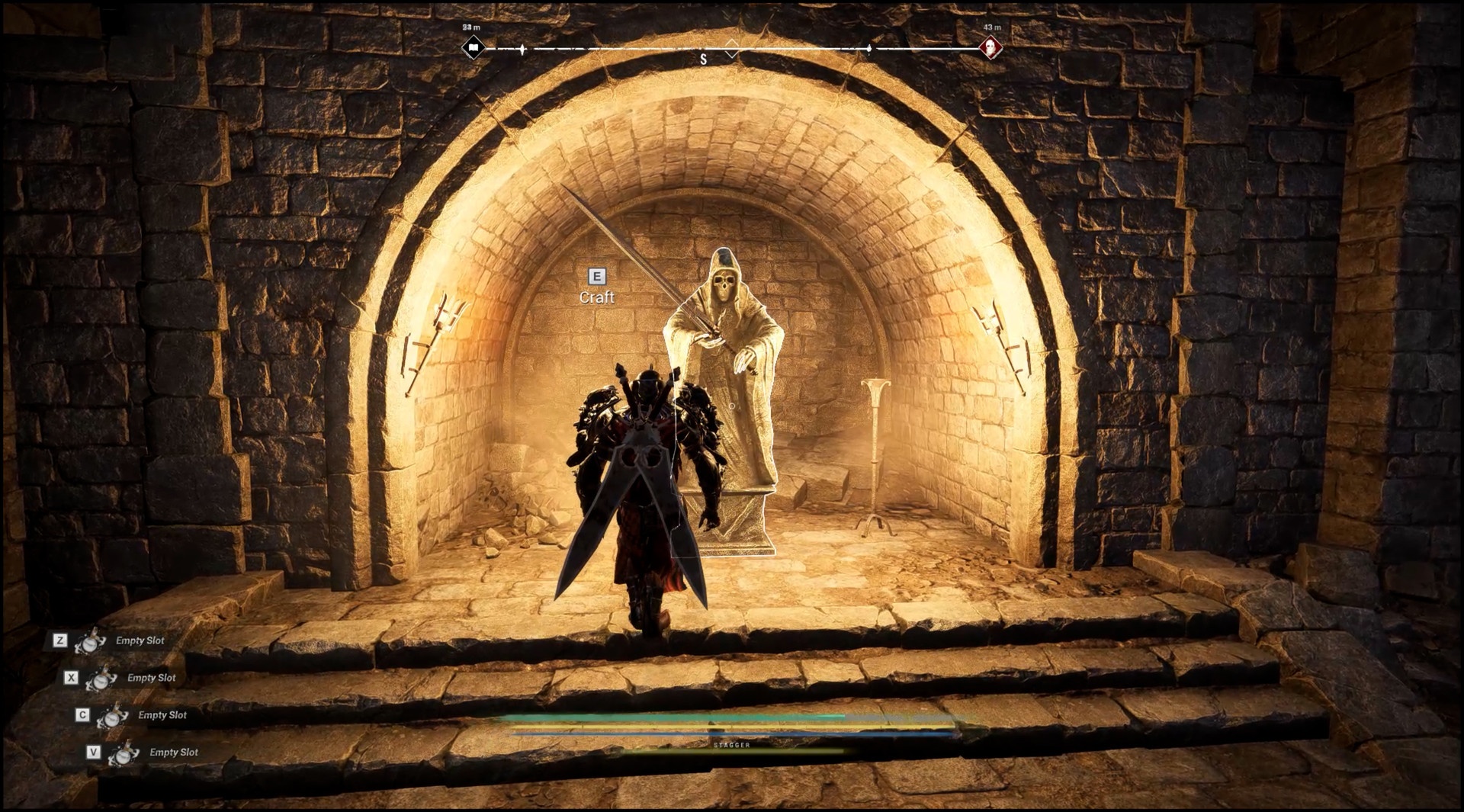Screen dimensions: 1464x812
Task: Select the red skull compass marker
Action: 990,48
